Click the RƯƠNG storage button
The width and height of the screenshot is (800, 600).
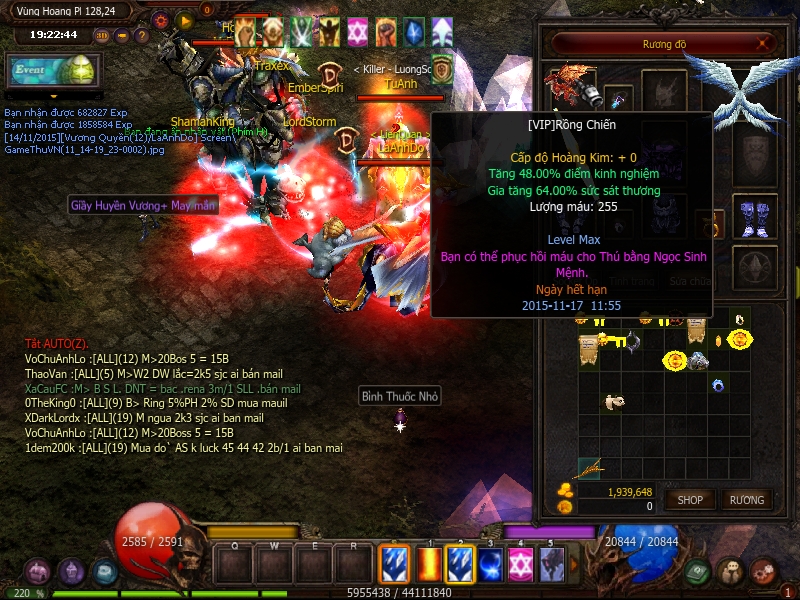point(746,499)
